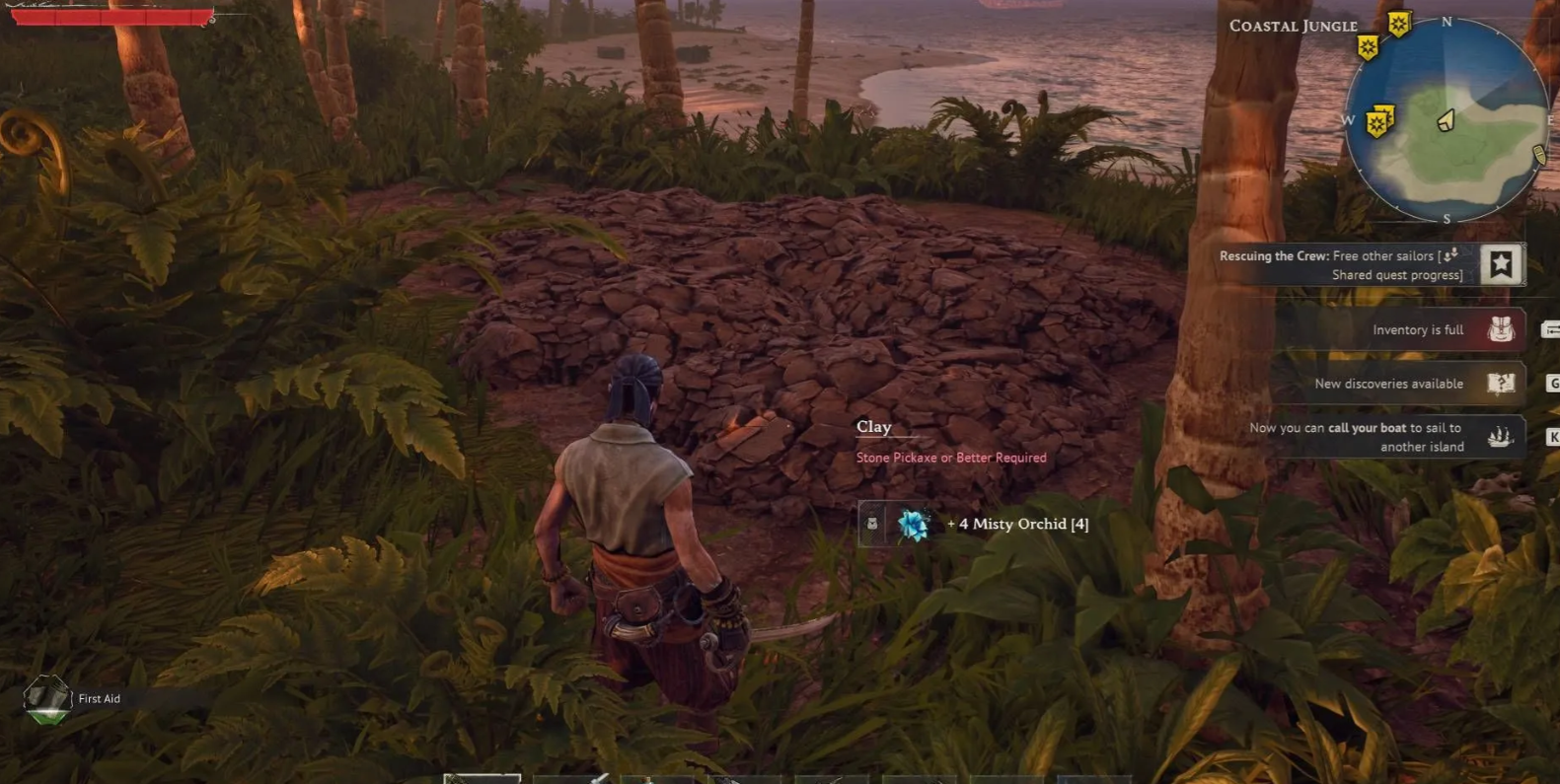The image size is (1560, 784).
Task: Click the discoveries icon with question mark
Action: click(1501, 383)
